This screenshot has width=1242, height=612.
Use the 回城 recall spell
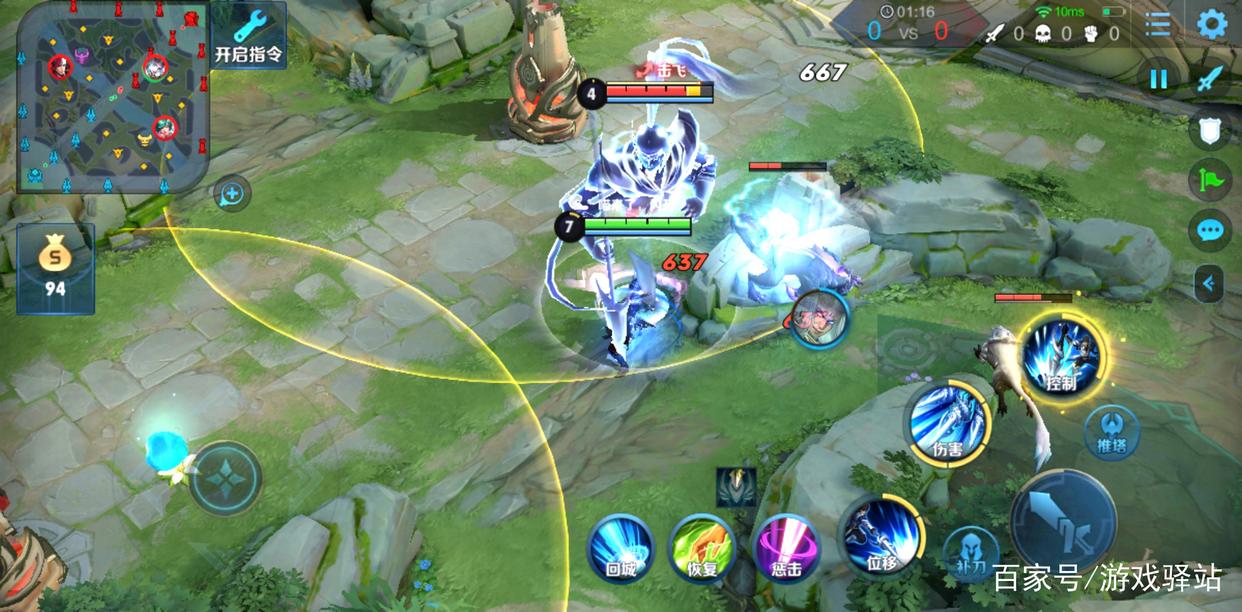[x=620, y=548]
